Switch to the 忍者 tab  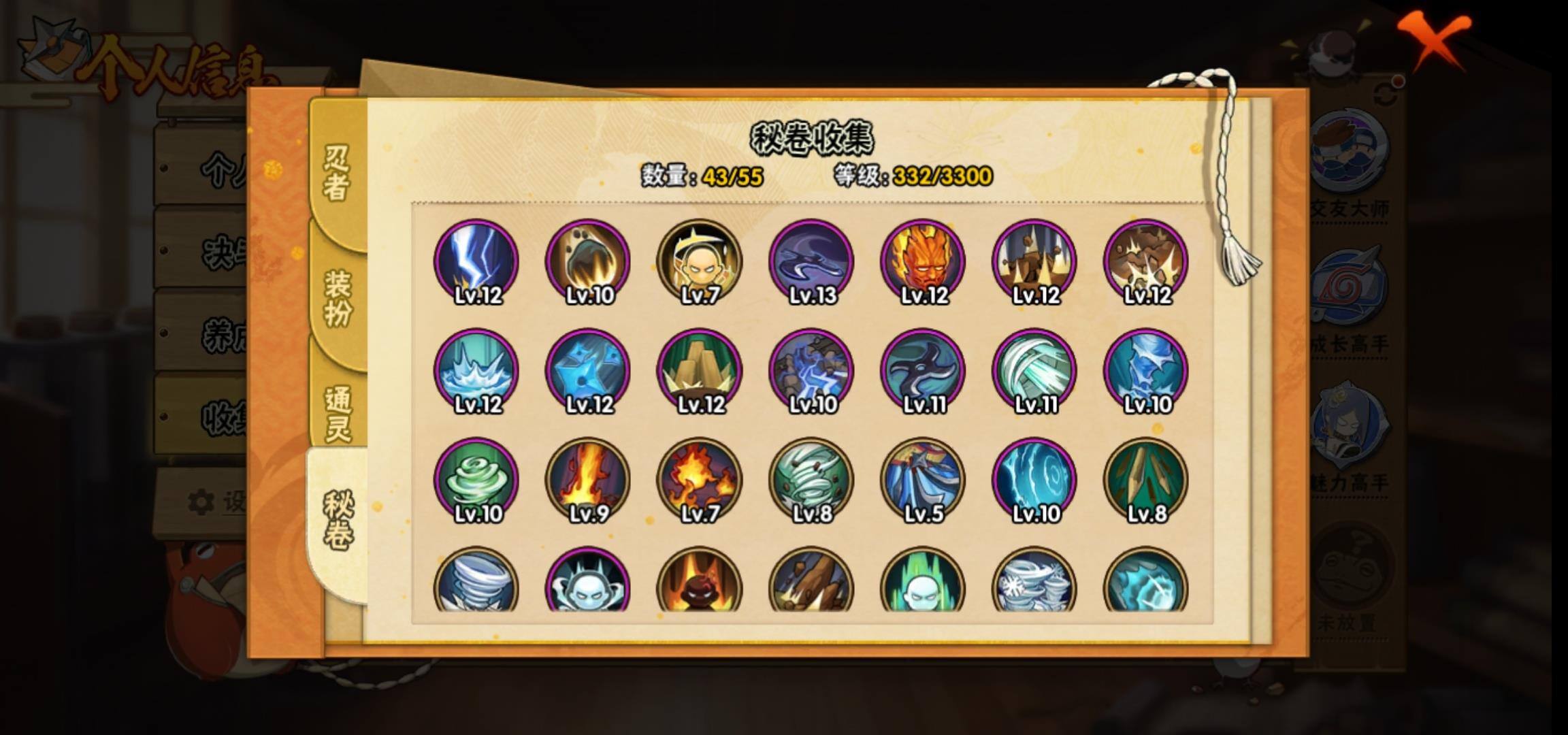(337, 174)
